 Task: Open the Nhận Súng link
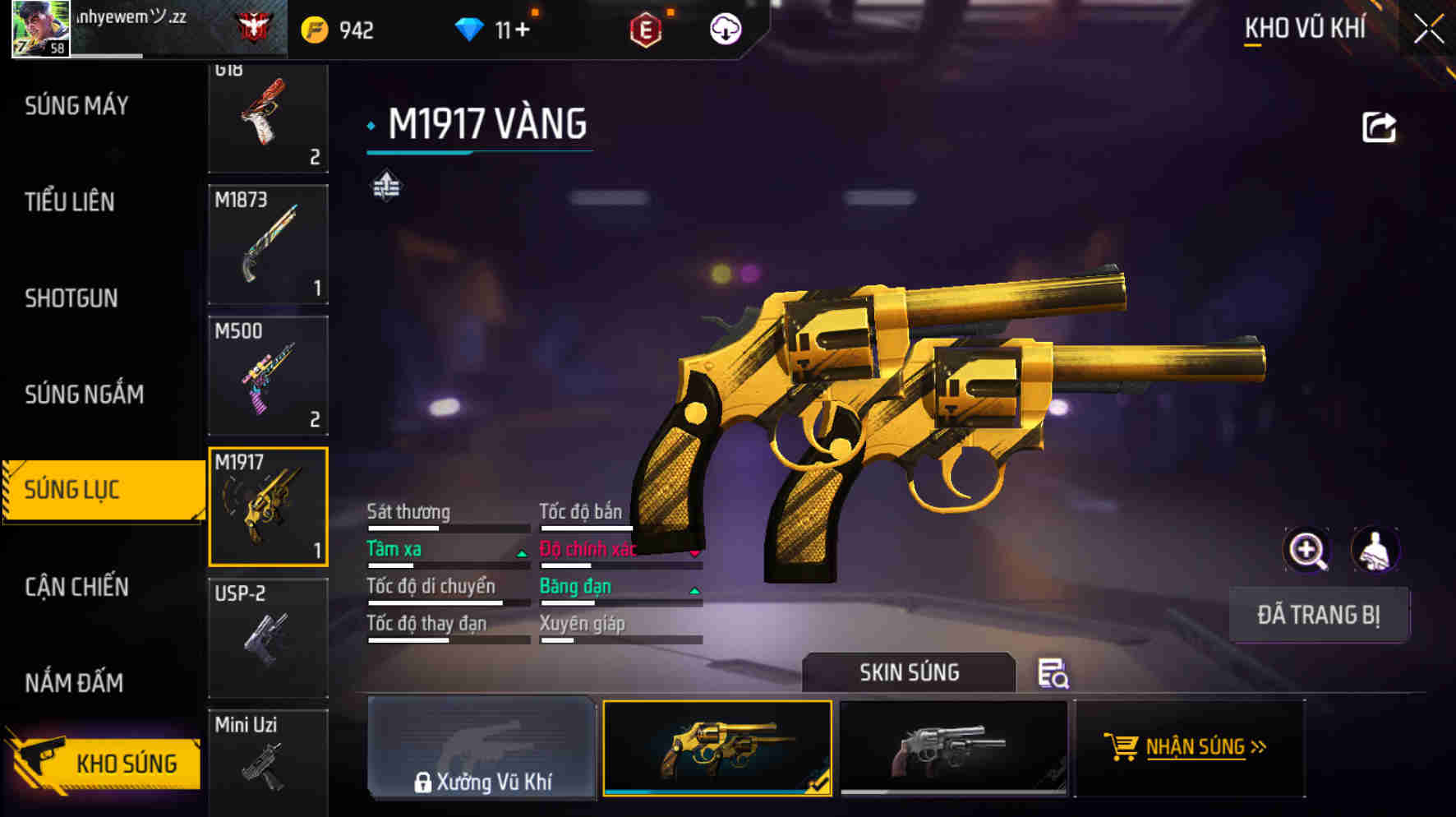(x=1189, y=747)
